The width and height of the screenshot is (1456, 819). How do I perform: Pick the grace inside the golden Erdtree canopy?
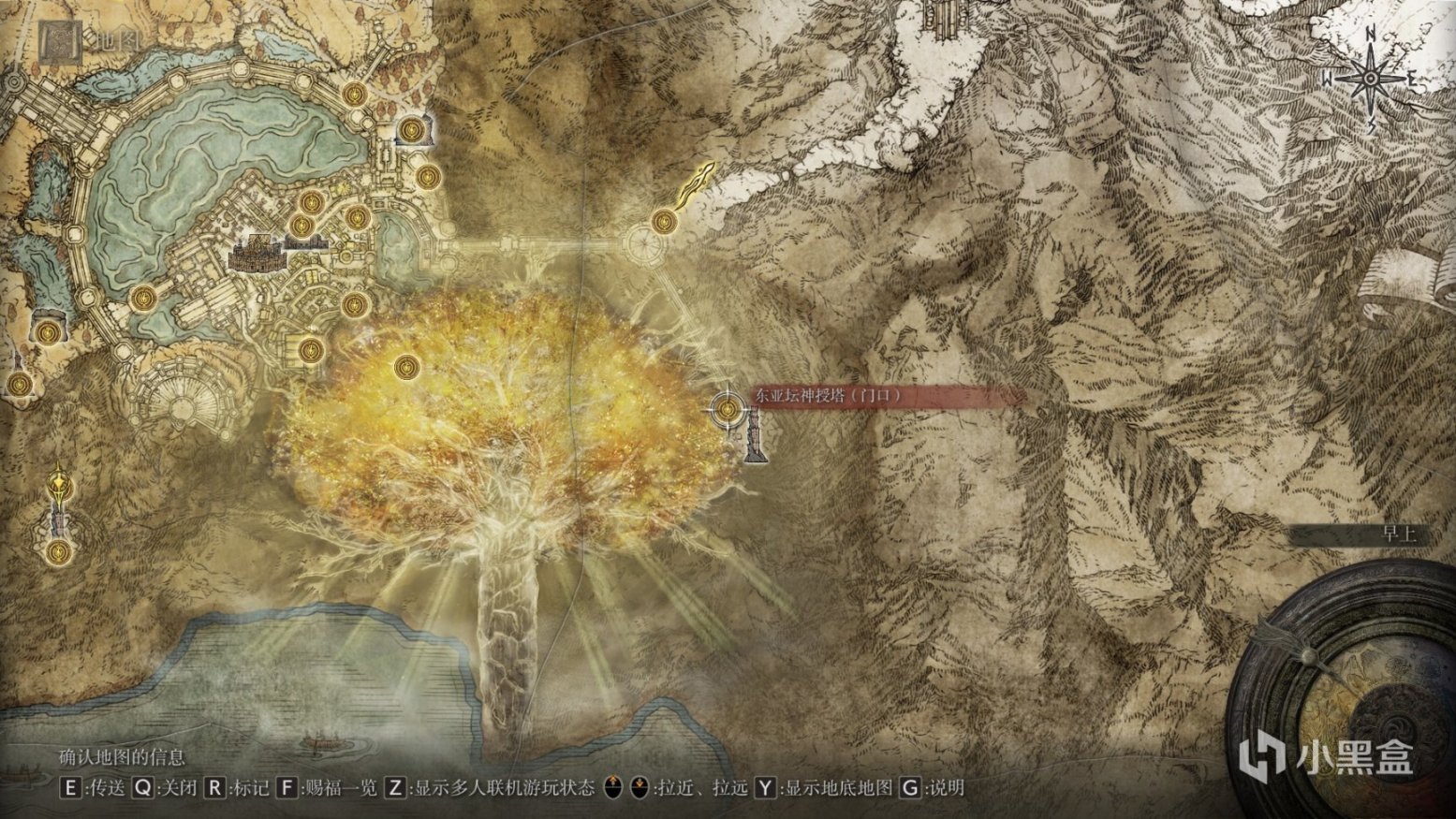click(x=404, y=366)
